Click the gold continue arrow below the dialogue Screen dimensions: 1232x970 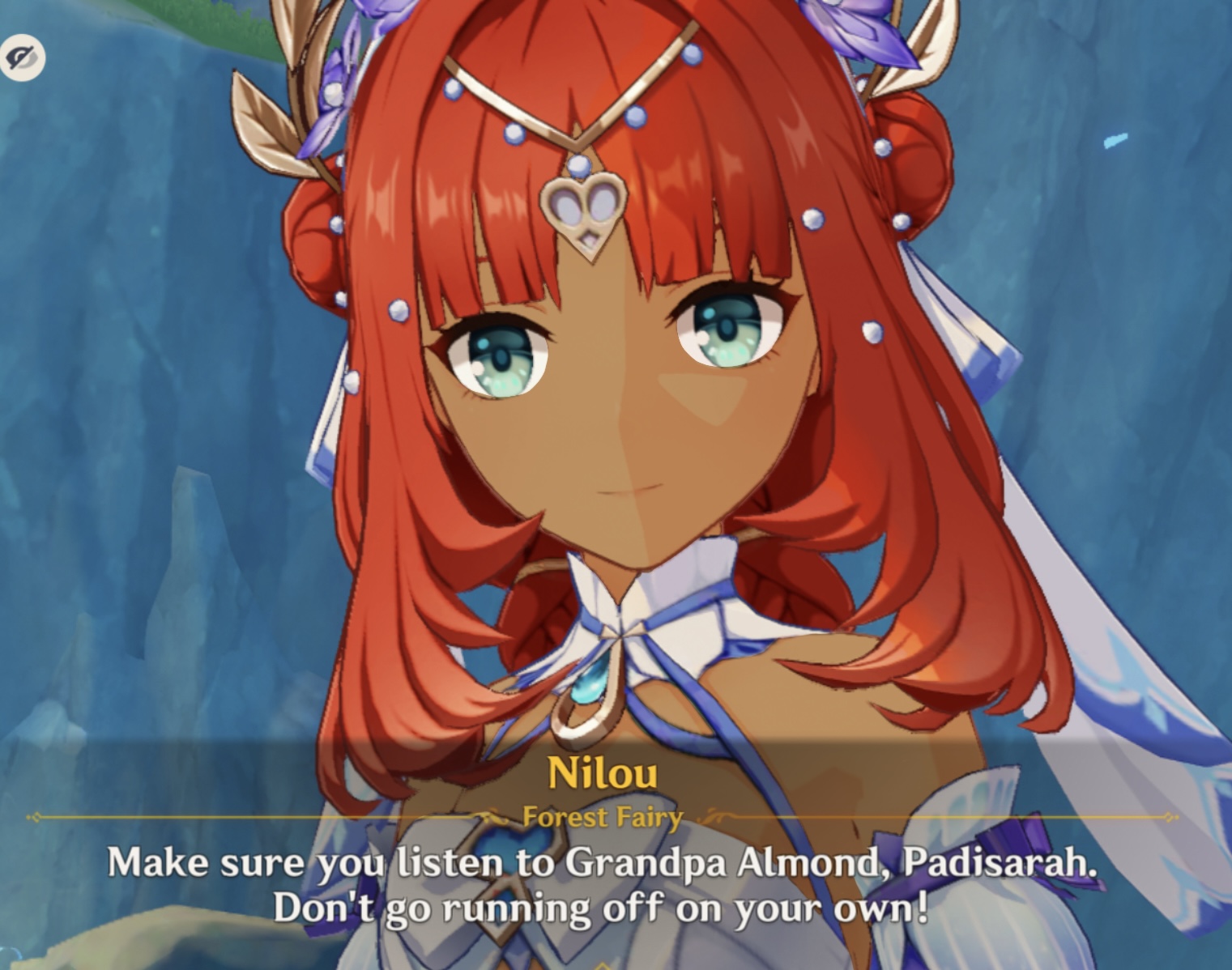point(605,962)
